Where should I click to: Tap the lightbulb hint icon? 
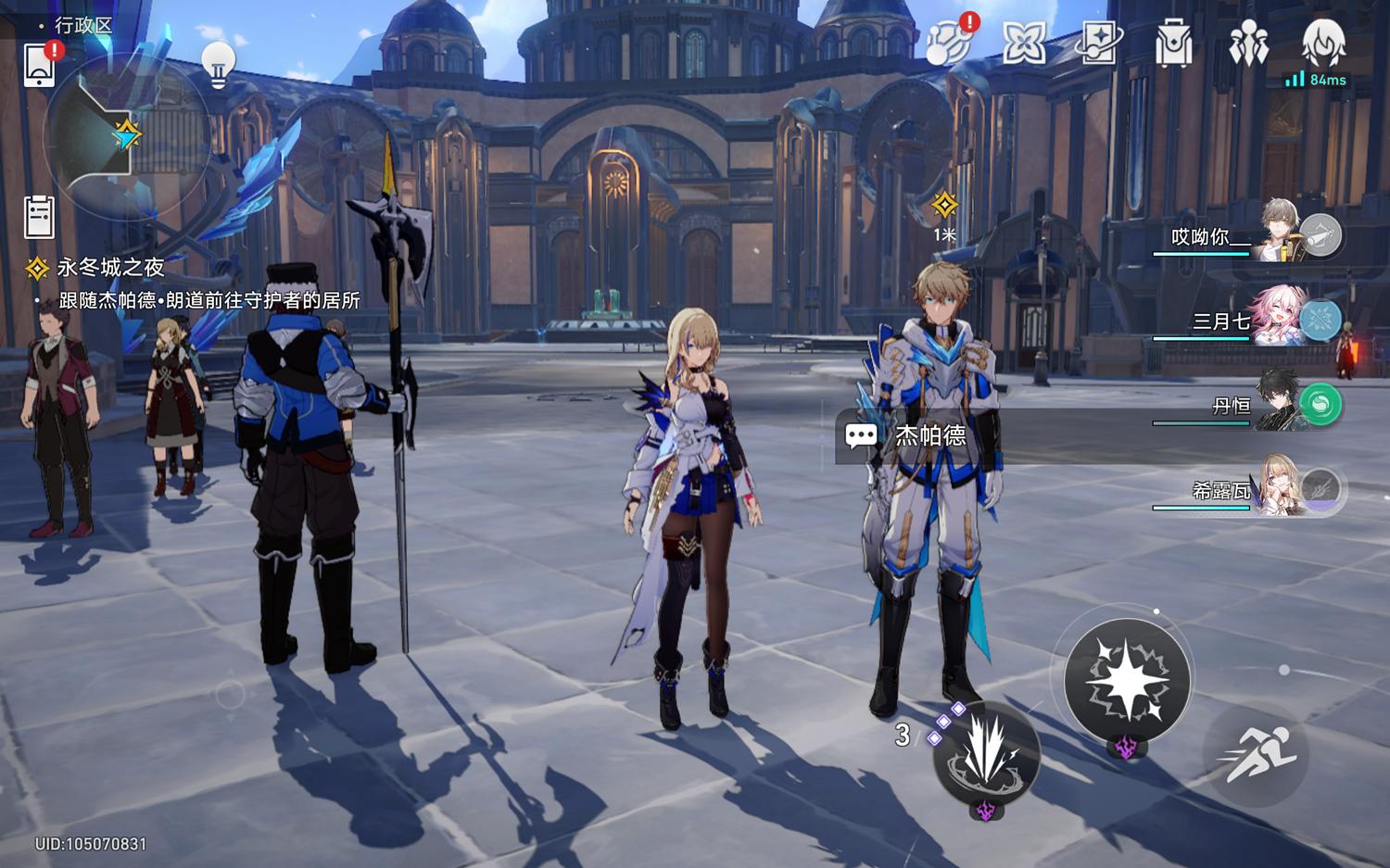[x=219, y=63]
